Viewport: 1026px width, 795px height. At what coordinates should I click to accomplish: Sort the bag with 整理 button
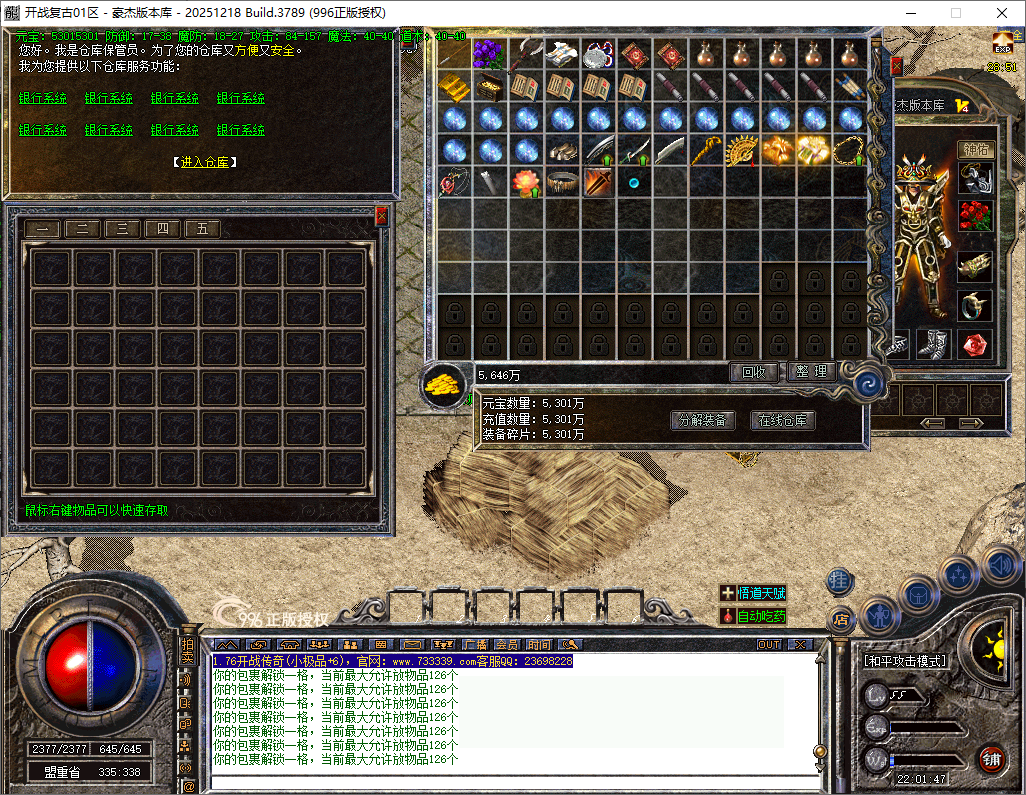[x=811, y=372]
